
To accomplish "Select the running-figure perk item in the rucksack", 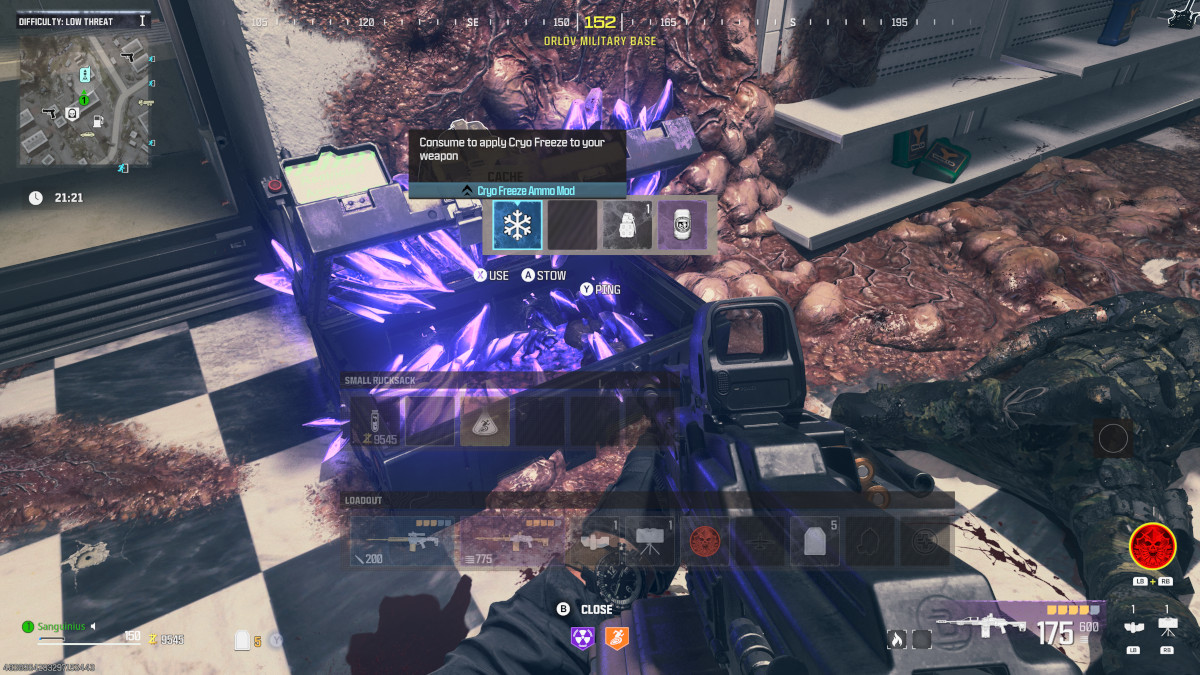I will pos(485,421).
